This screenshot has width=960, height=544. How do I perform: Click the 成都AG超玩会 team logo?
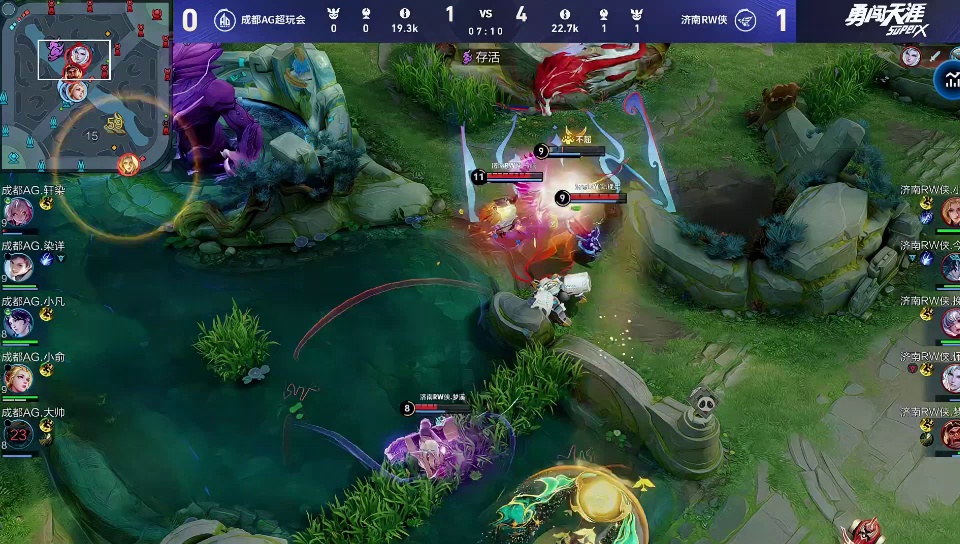click(226, 20)
